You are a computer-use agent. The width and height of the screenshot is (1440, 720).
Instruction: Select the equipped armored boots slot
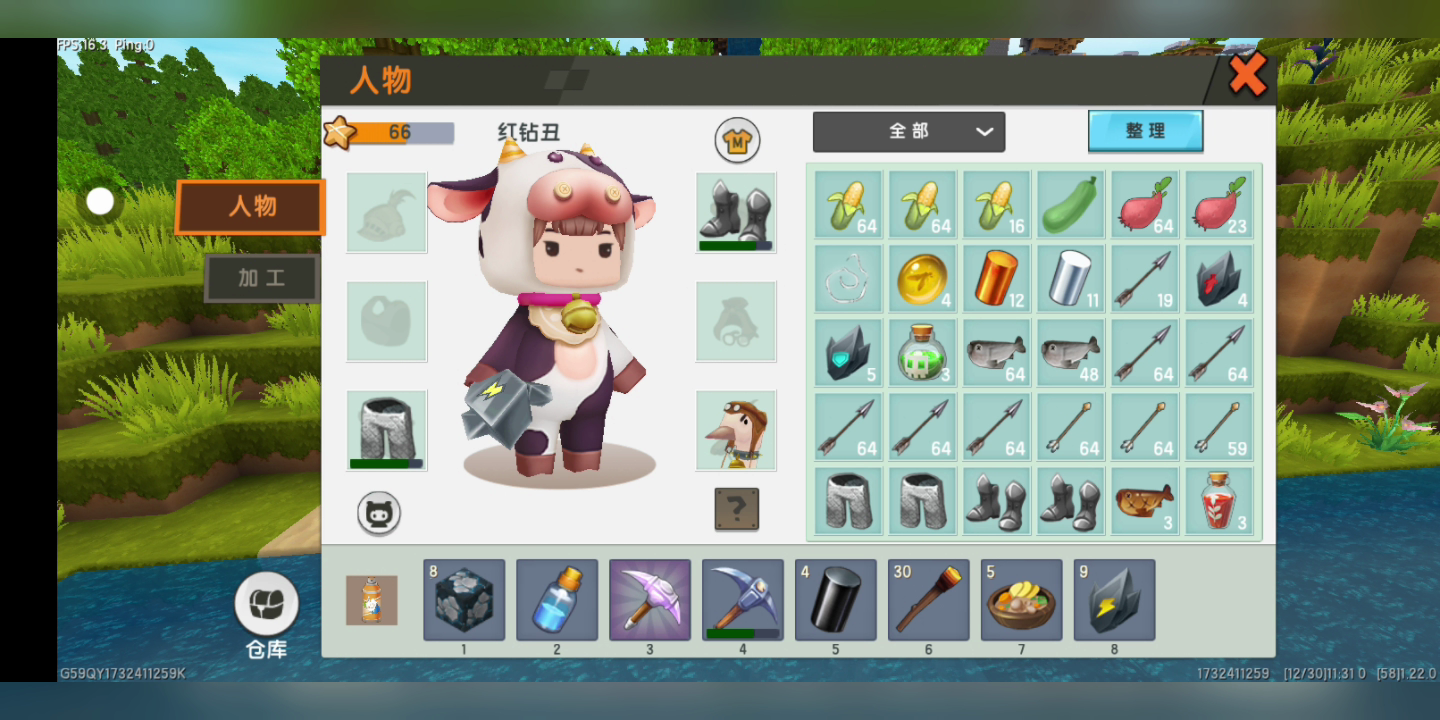736,212
